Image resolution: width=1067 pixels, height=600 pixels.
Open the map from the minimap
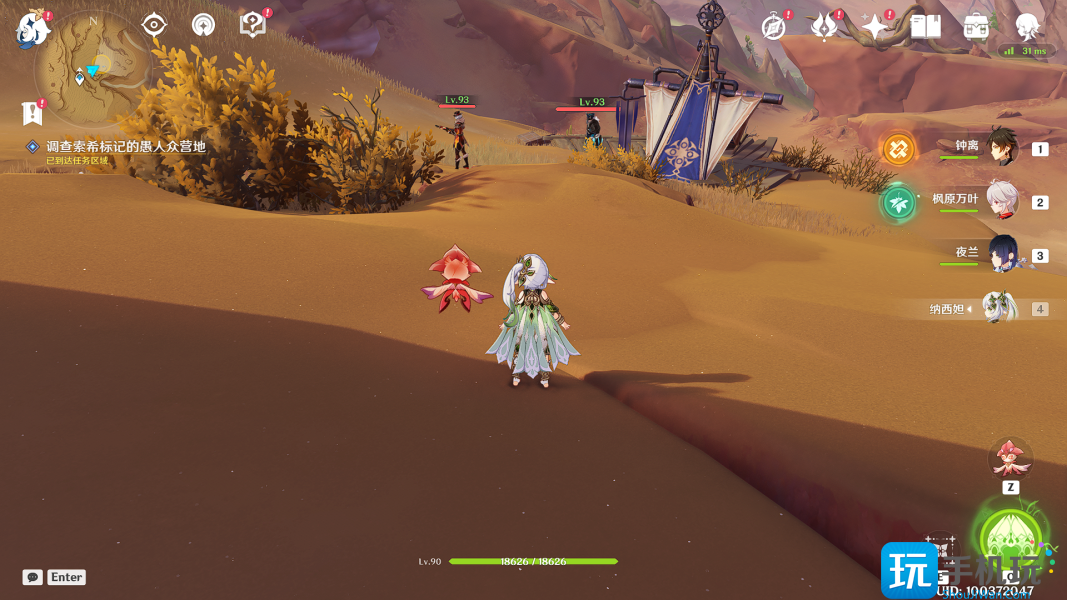point(92,67)
